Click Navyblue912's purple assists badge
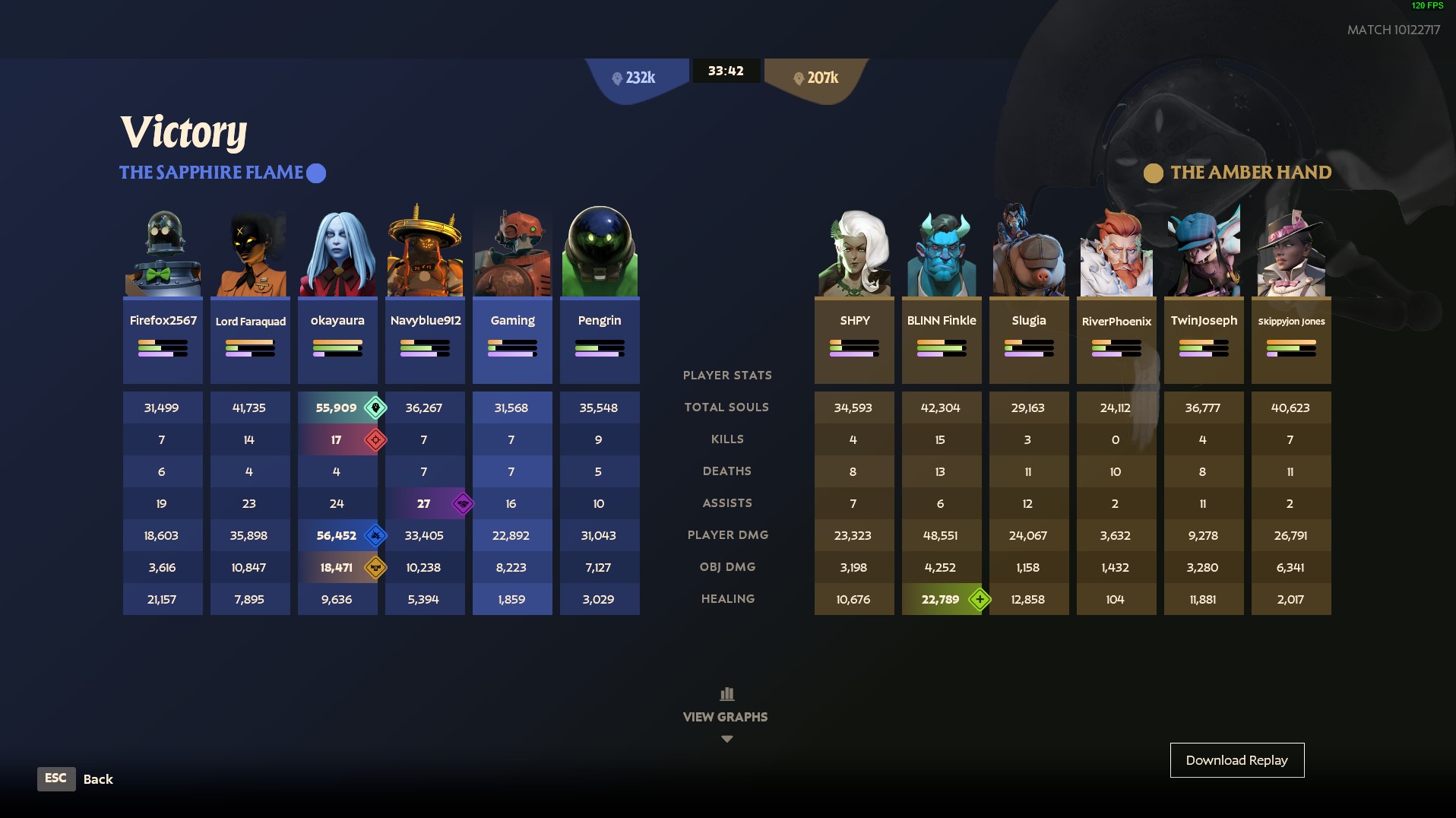1456x818 pixels. point(462,504)
